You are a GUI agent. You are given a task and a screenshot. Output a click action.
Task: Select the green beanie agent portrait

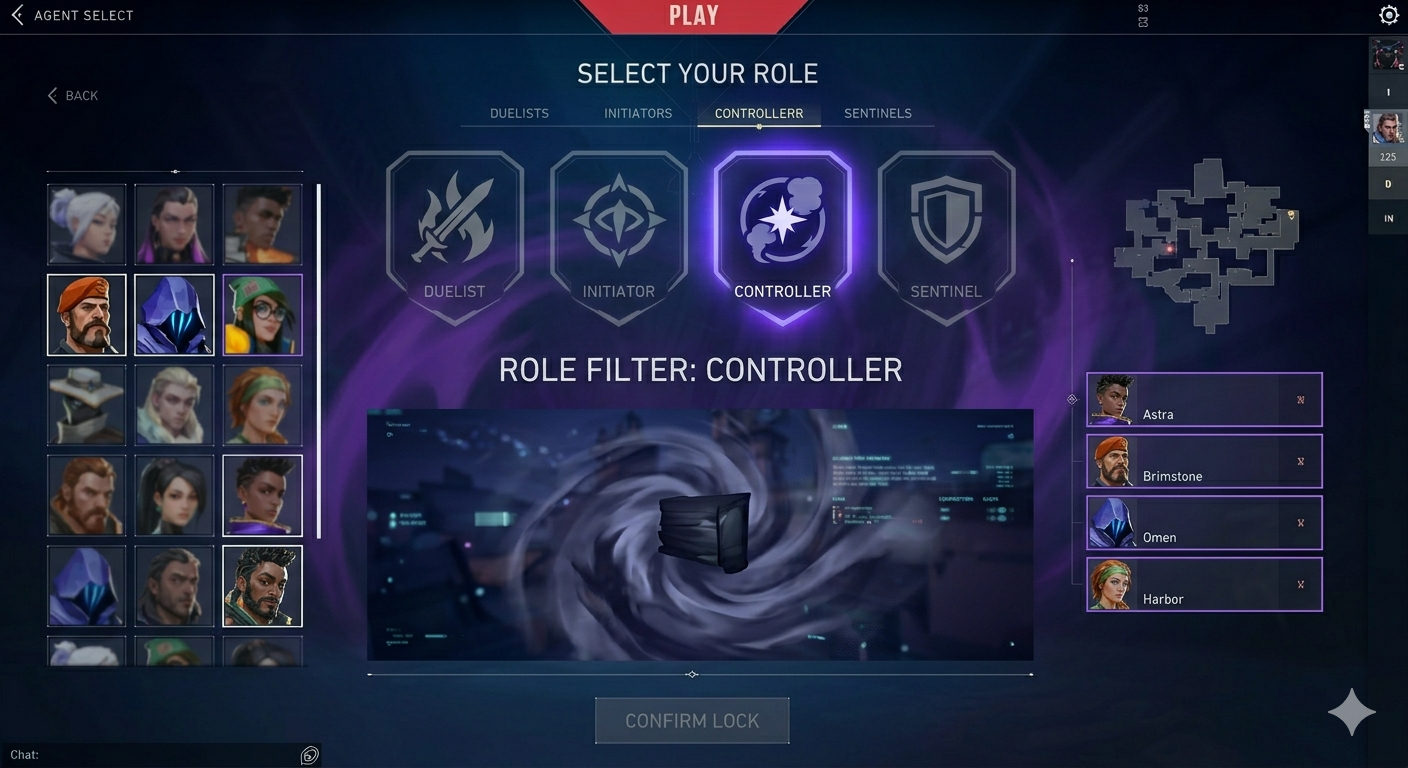tap(262, 315)
